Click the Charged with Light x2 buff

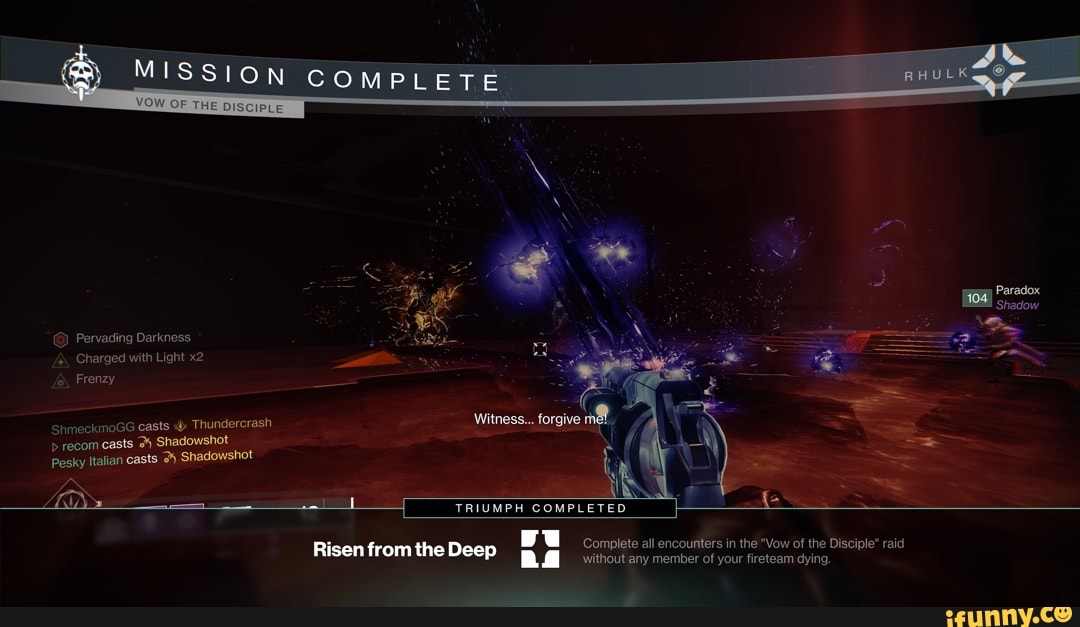click(x=139, y=358)
